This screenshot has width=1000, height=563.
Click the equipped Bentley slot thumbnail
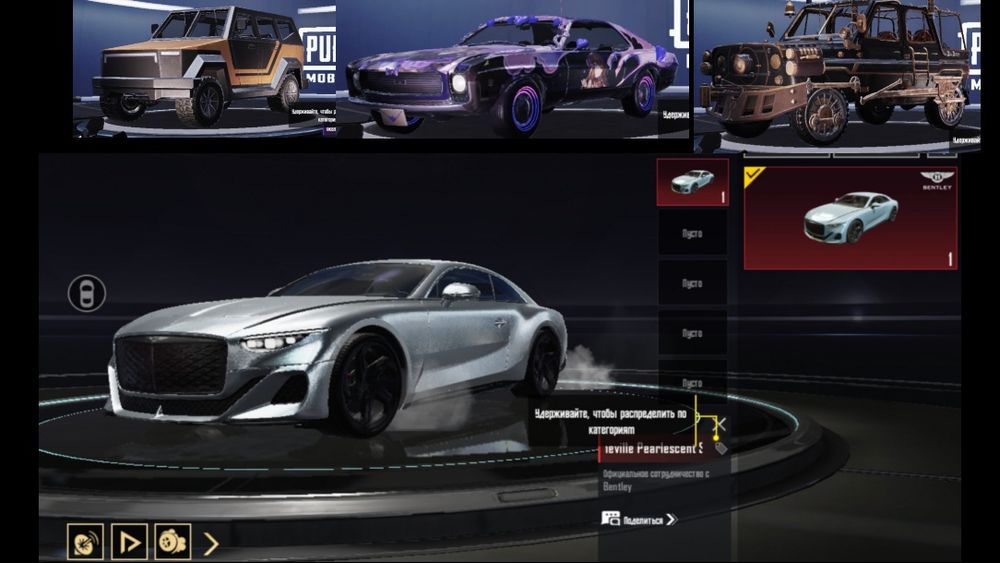(x=692, y=182)
